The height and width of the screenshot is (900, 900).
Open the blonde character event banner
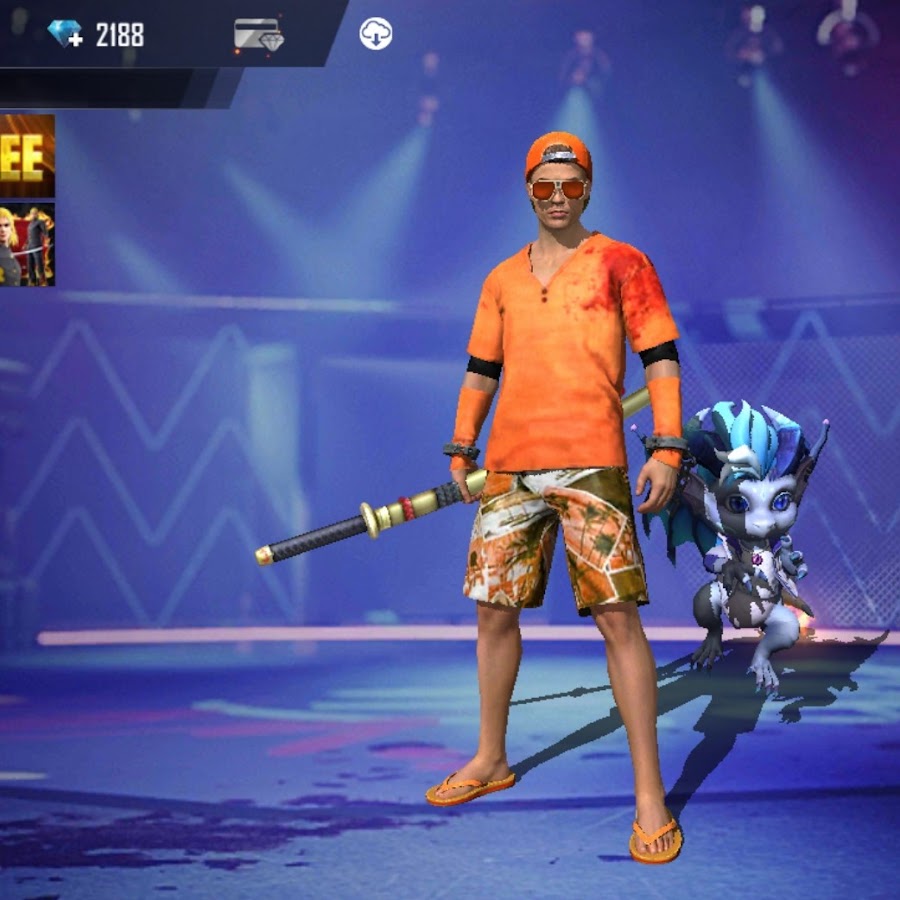(26, 244)
